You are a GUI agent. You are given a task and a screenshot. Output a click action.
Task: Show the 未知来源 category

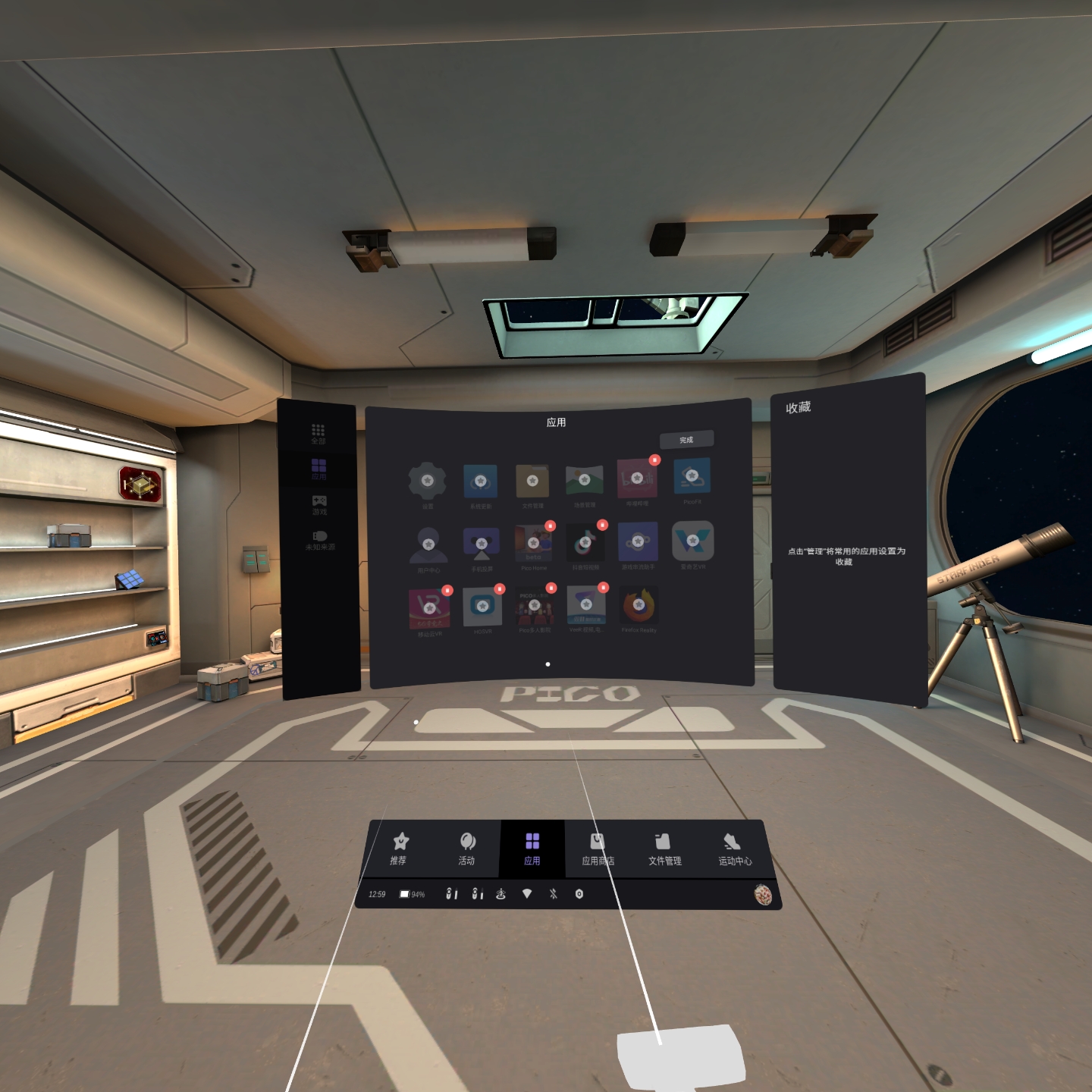320,540
